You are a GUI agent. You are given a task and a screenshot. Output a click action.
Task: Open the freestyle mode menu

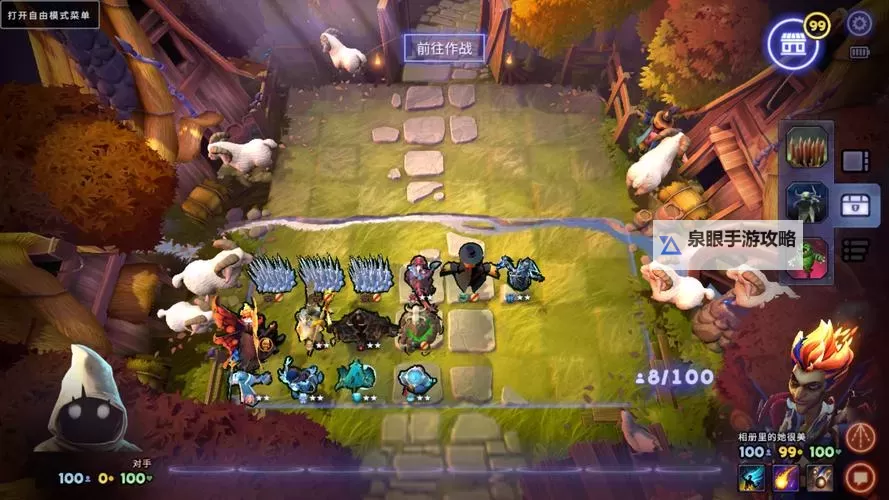click(x=49, y=15)
